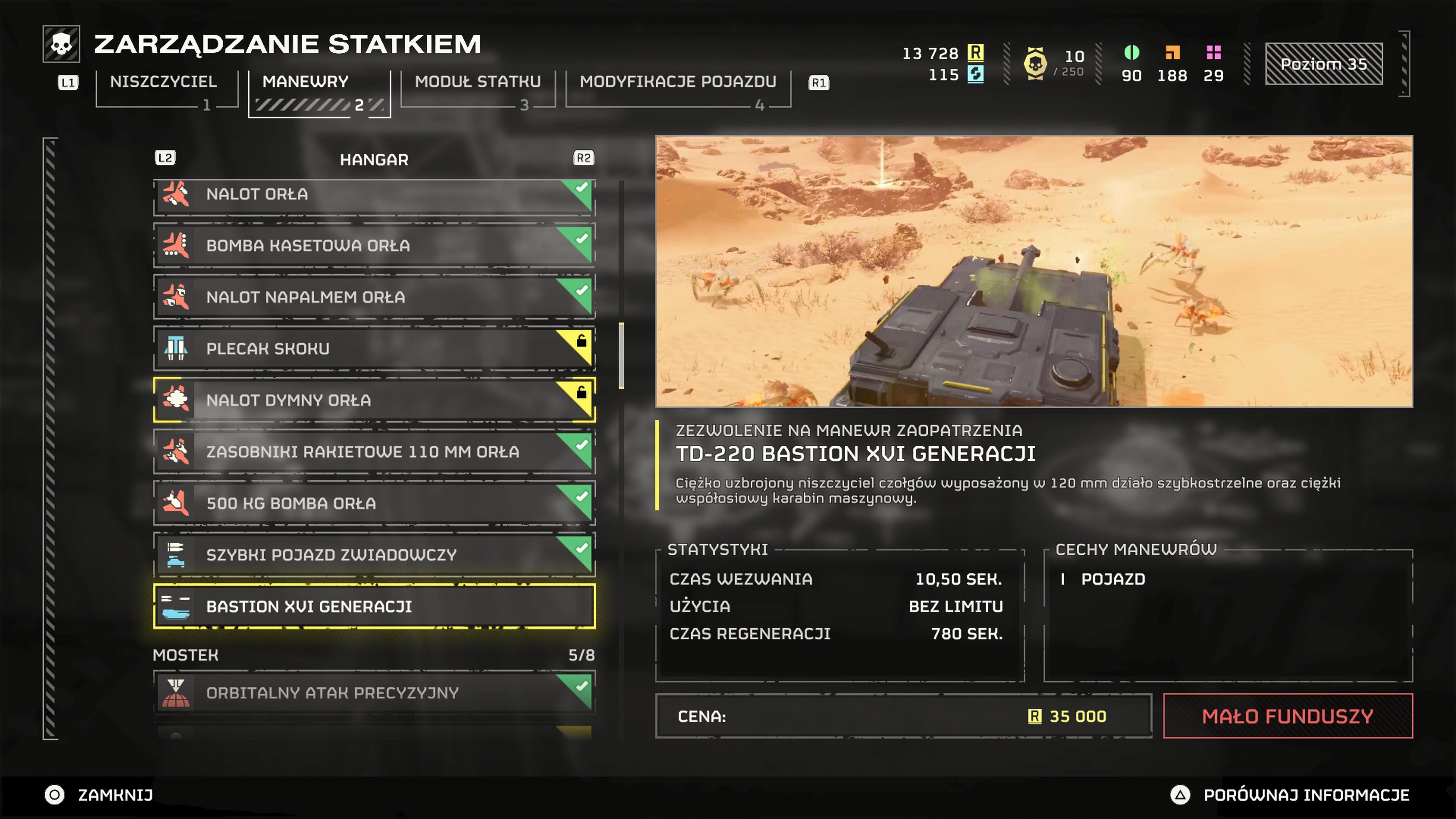
Task: Open the Modyfikacje Pojazdu tab
Action: 678,82
